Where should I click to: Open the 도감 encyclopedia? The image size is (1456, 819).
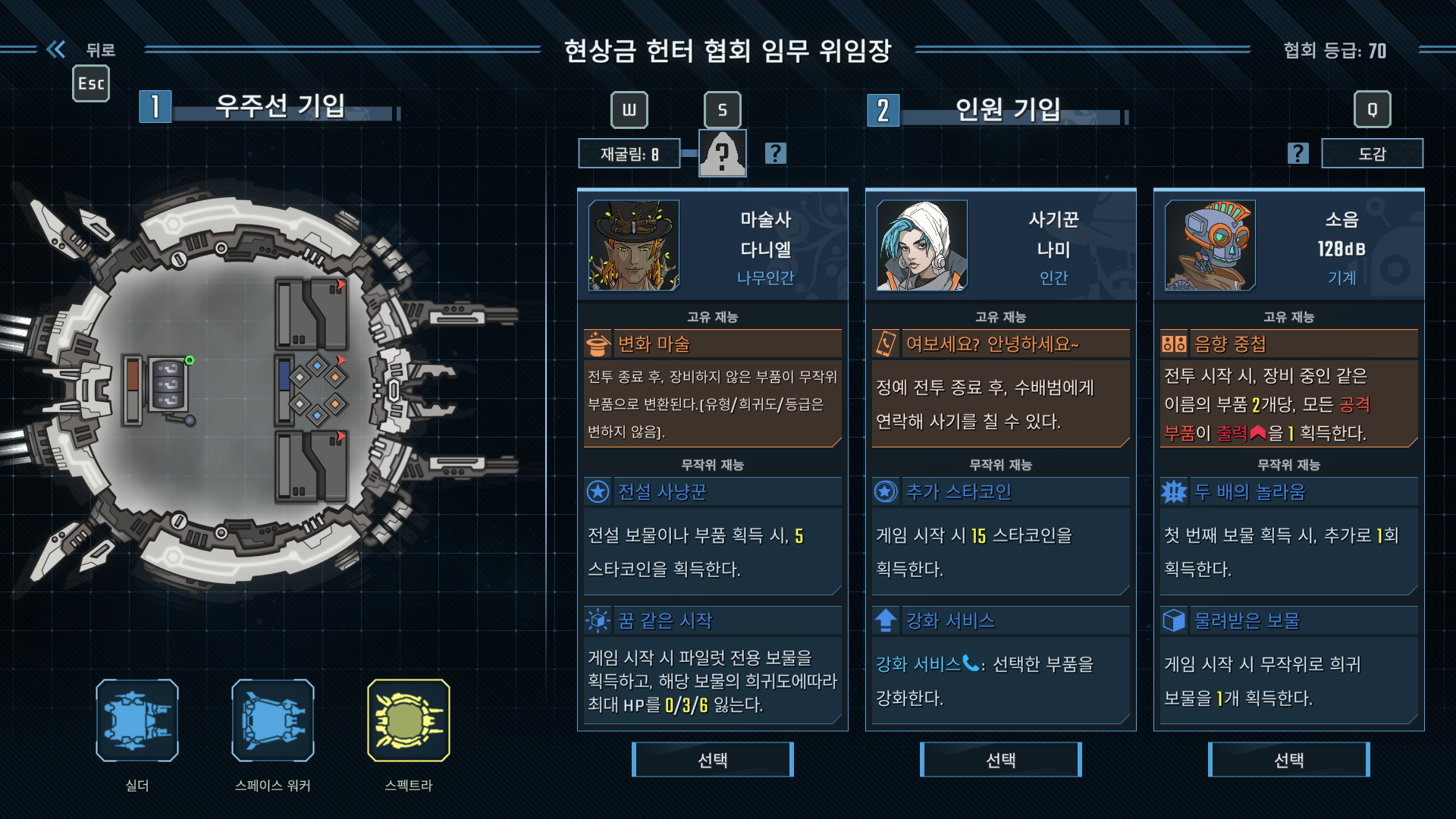(x=1372, y=154)
